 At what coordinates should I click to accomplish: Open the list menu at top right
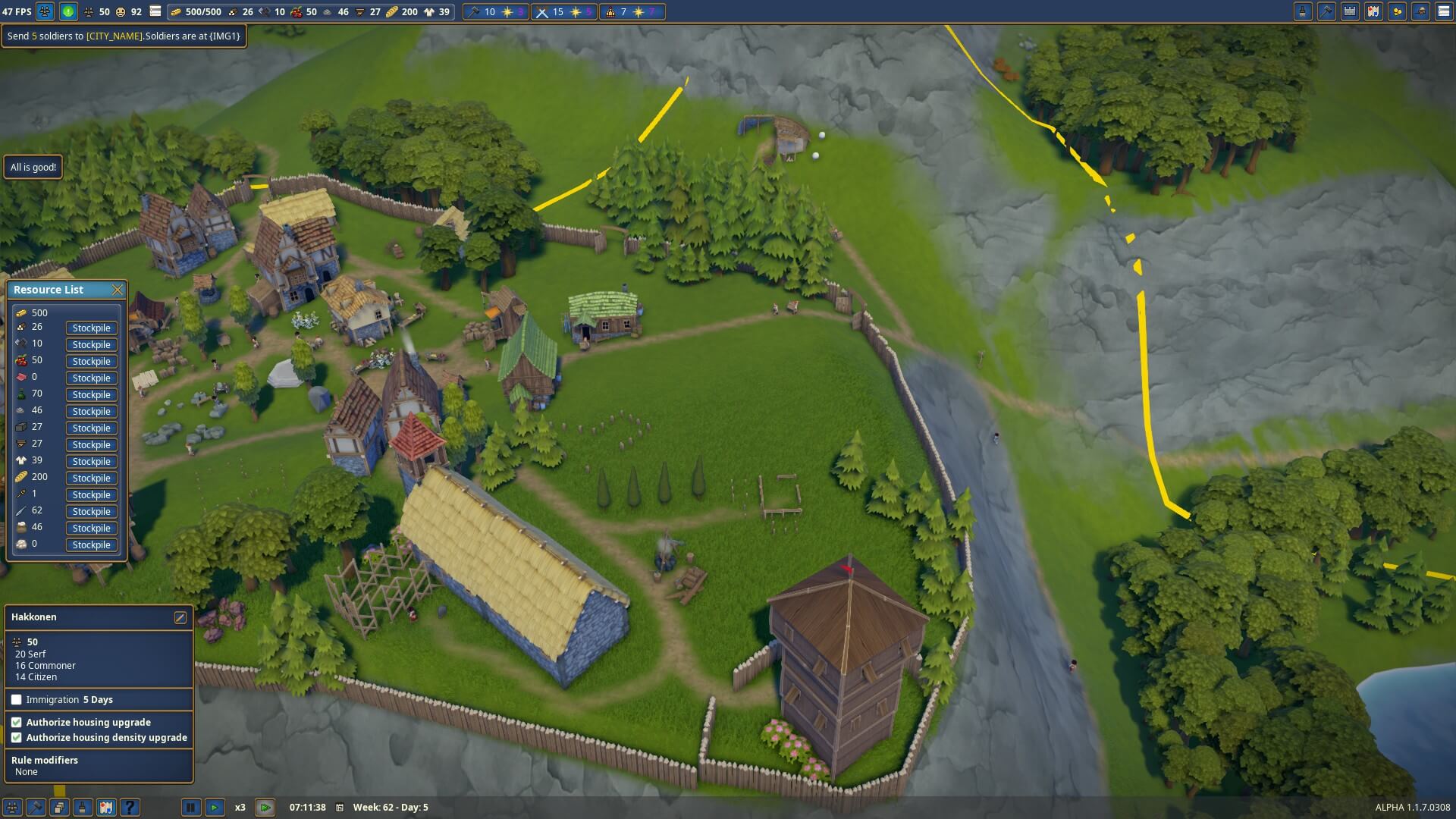point(1444,11)
